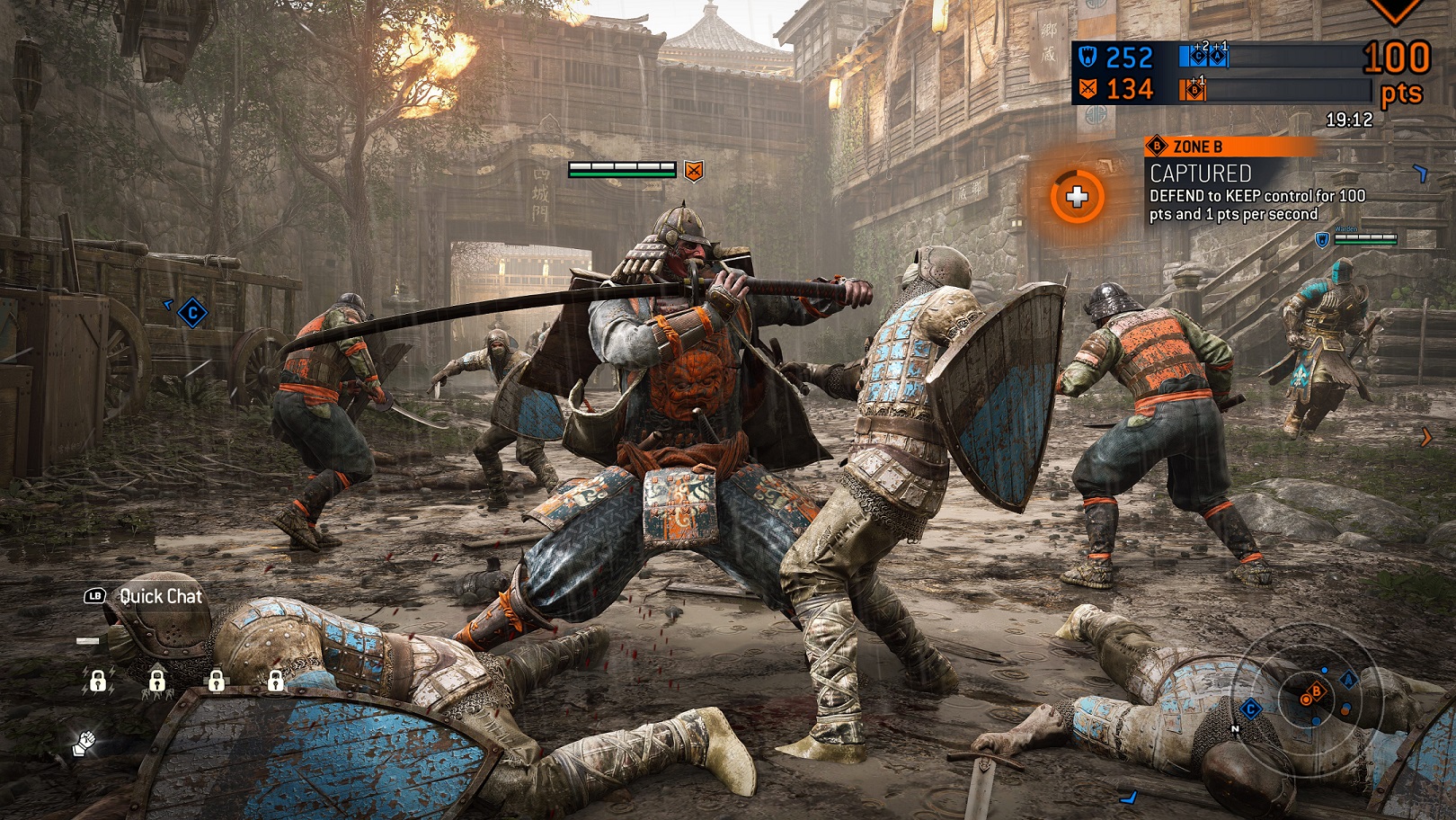Open the Quick Chat menu
Viewport: 1456px width, 820px height.
144,596
